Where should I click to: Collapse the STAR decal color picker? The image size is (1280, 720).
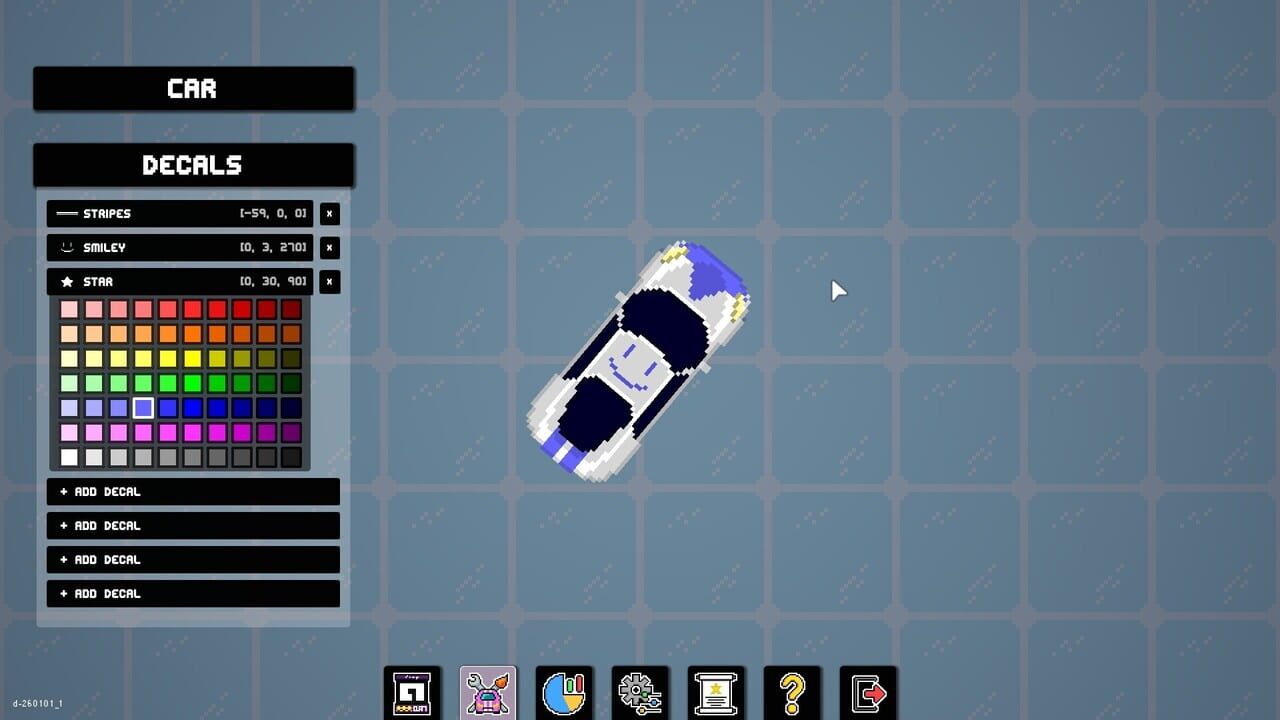point(180,281)
